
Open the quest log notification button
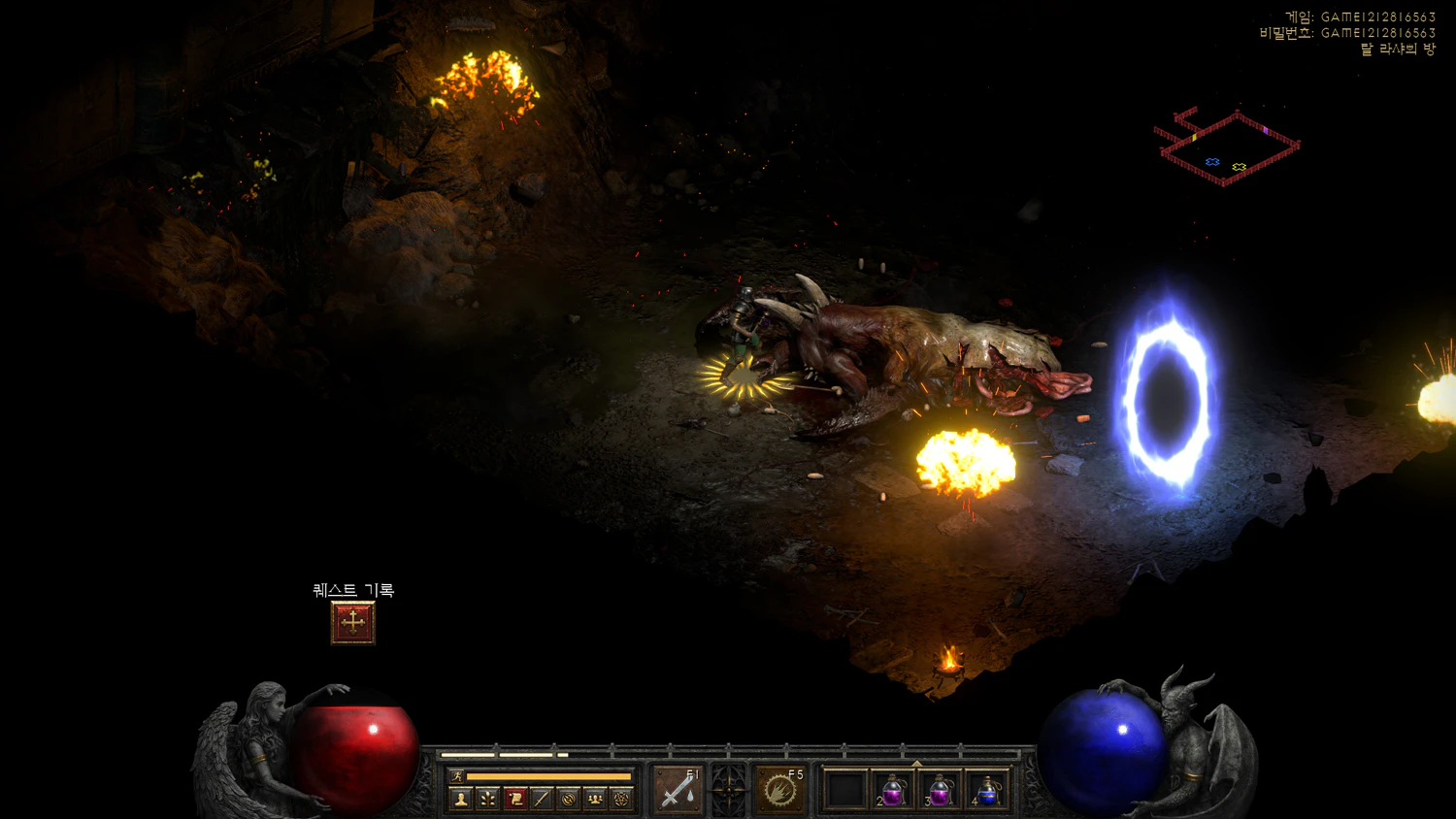click(352, 623)
